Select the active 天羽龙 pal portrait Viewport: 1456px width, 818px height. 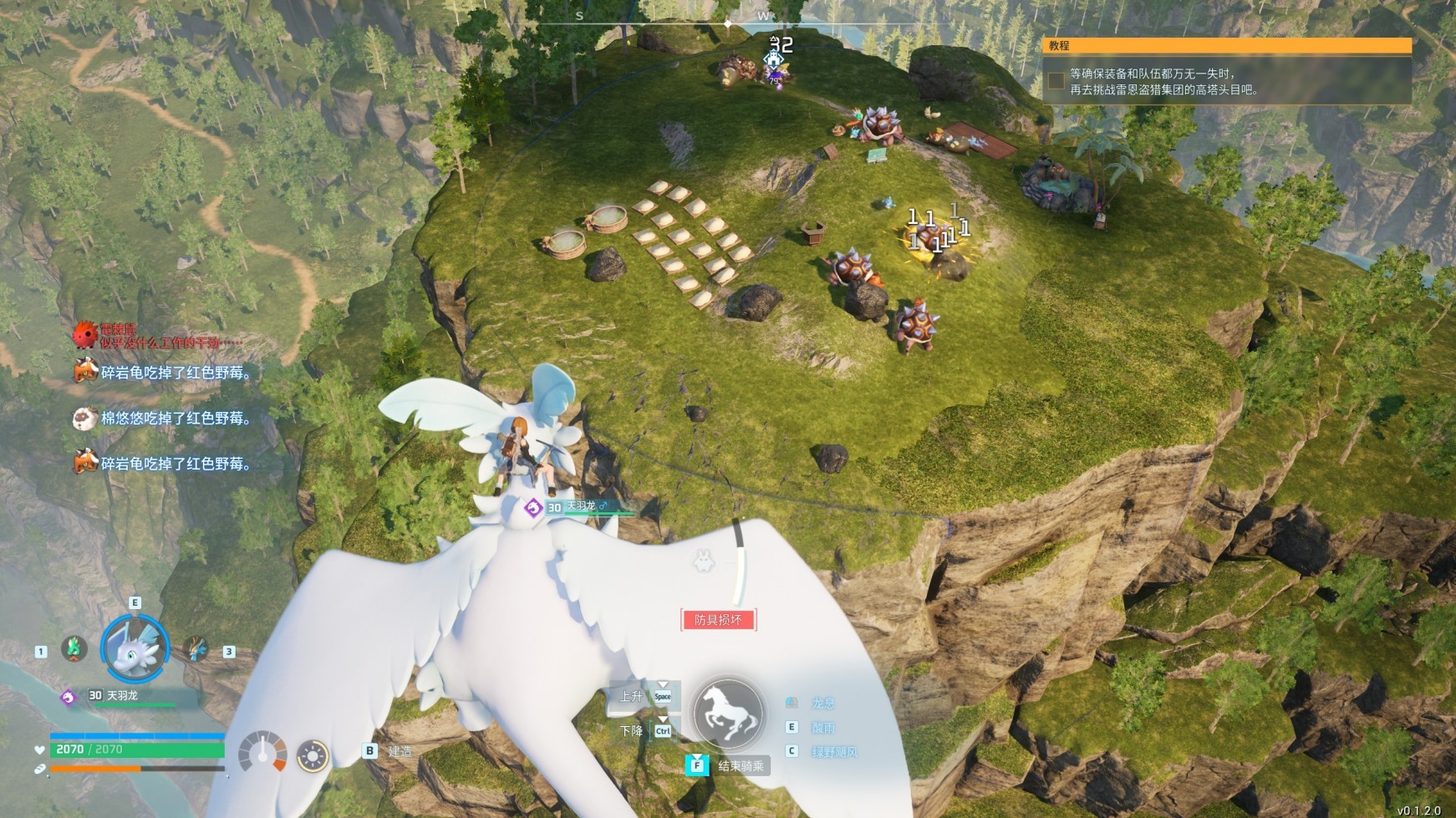click(135, 649)
